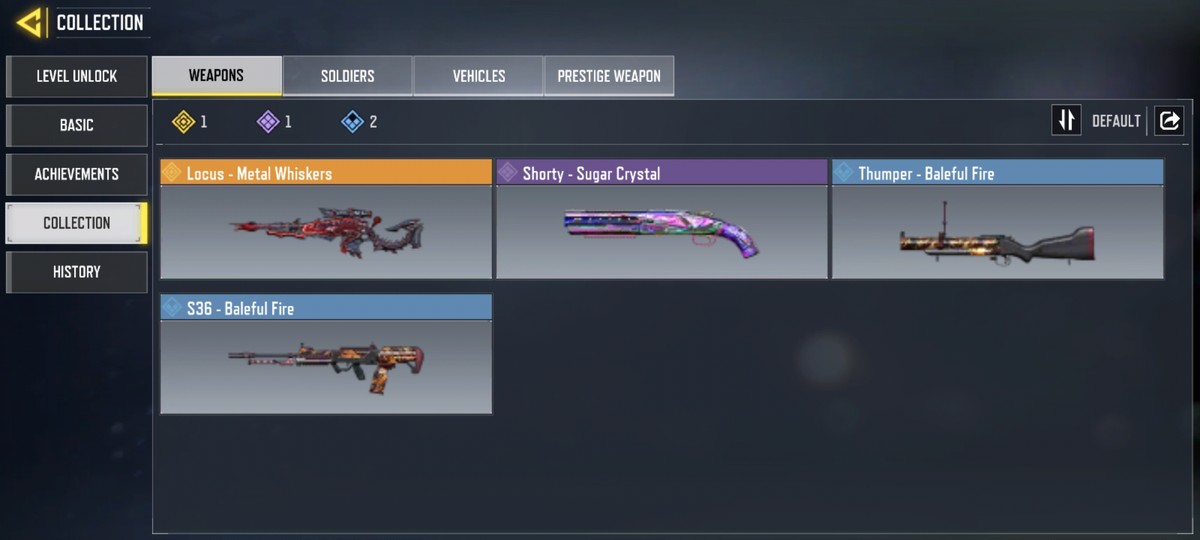Go back using the yellow arrow
Screen dimensions: 1200x540
29,22
